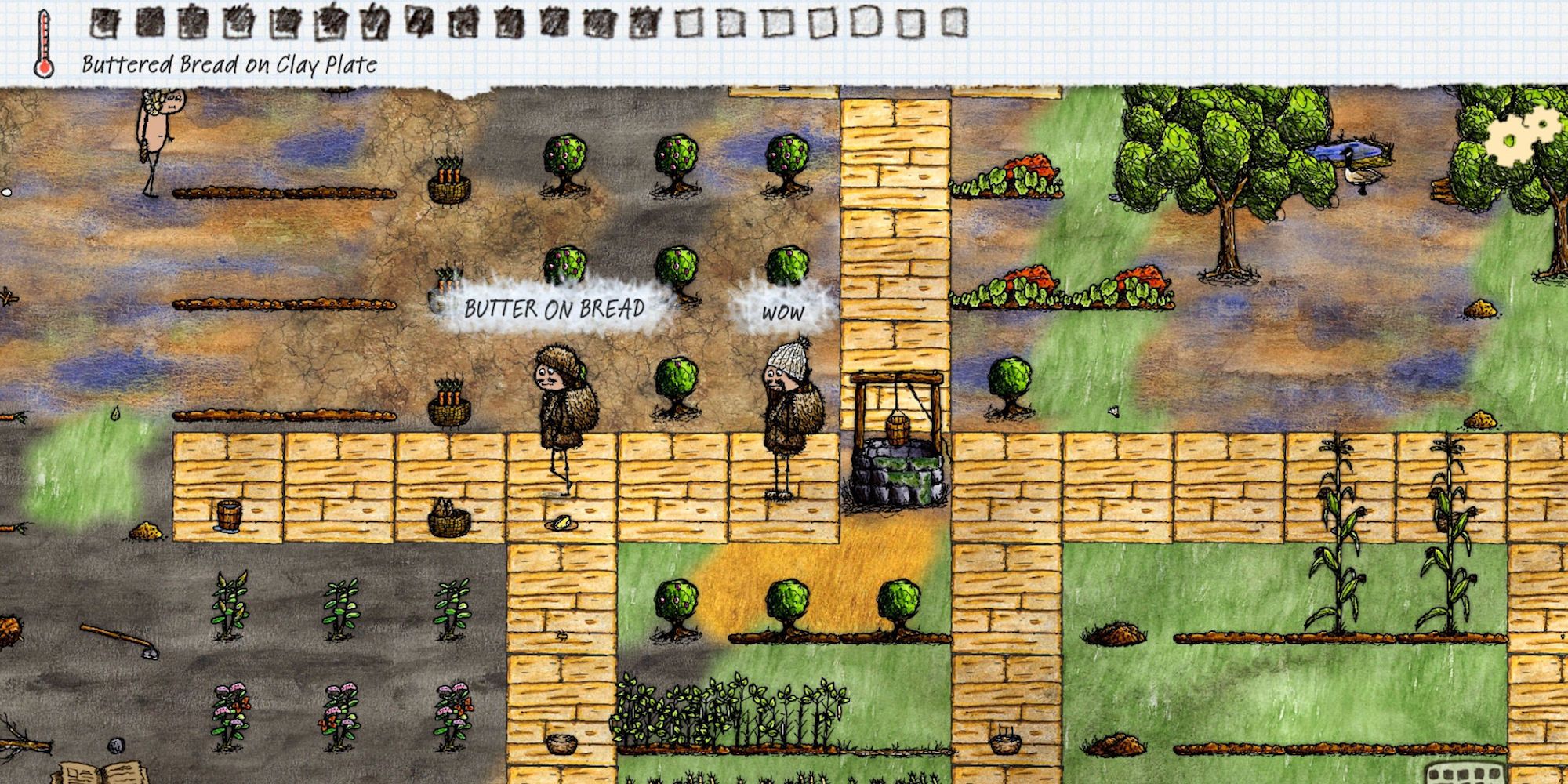Open the recipe book icon
The width and height of the screenshot is (1568, 784).
pyautogui.click(x=98, y=771)
